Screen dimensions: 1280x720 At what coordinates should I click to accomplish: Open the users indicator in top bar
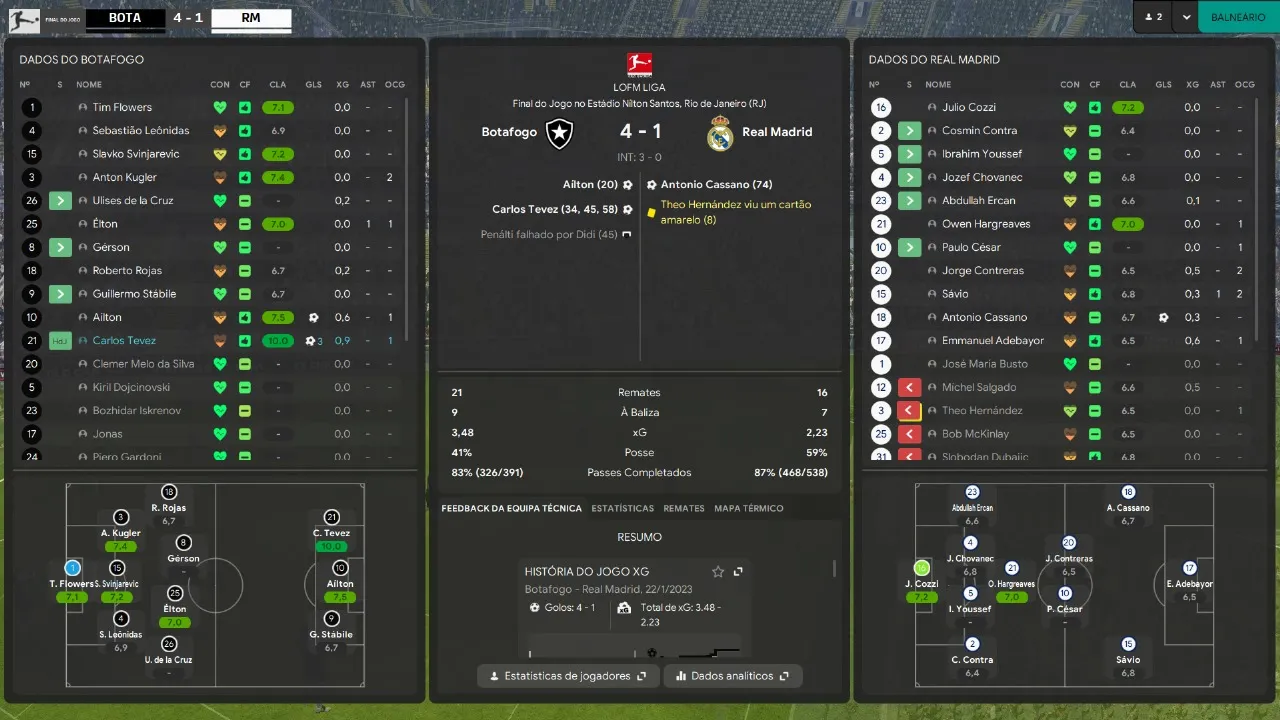click(1153, 17)
